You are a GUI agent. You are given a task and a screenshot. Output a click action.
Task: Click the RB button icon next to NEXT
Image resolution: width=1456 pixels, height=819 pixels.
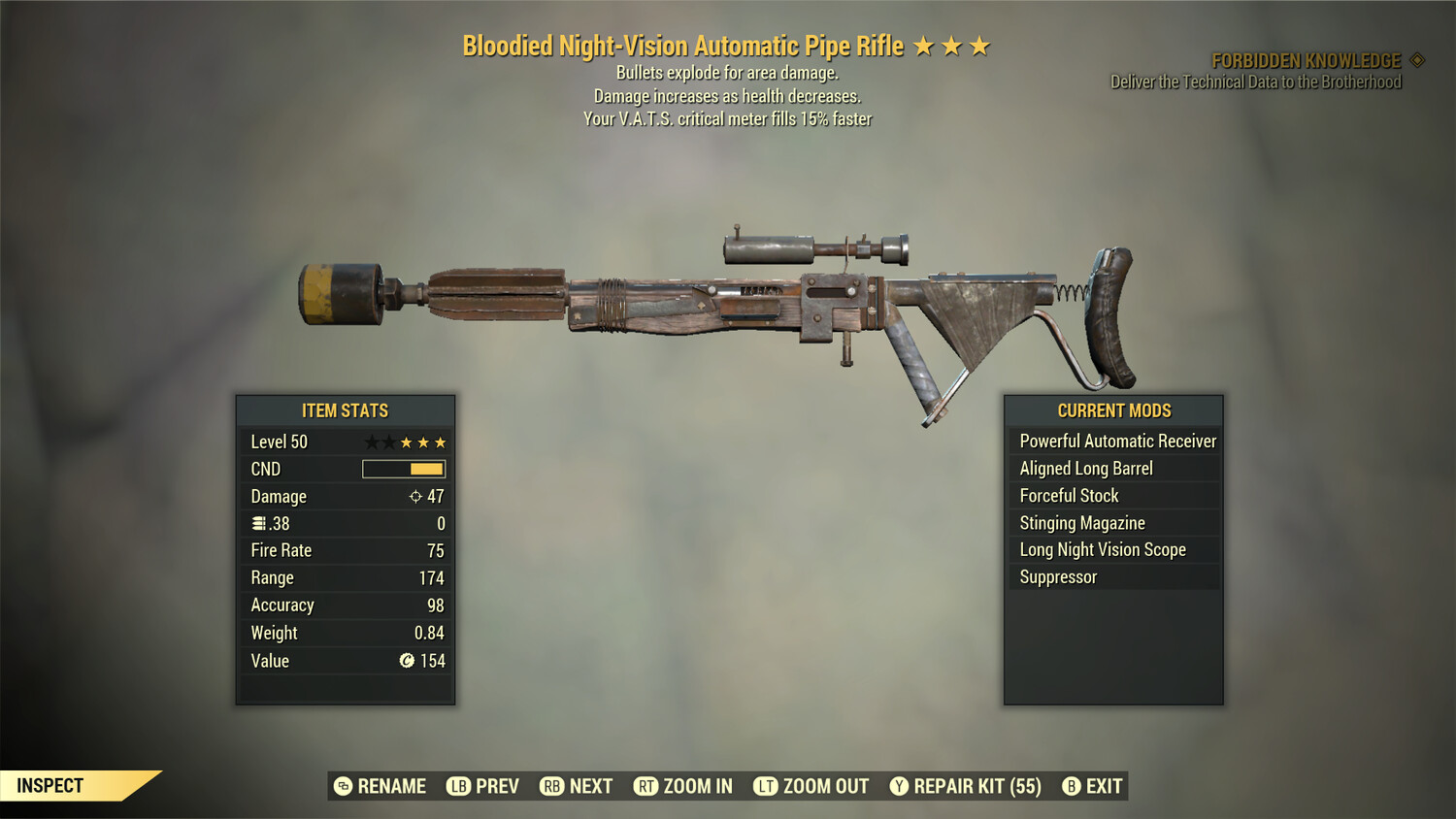553,786
